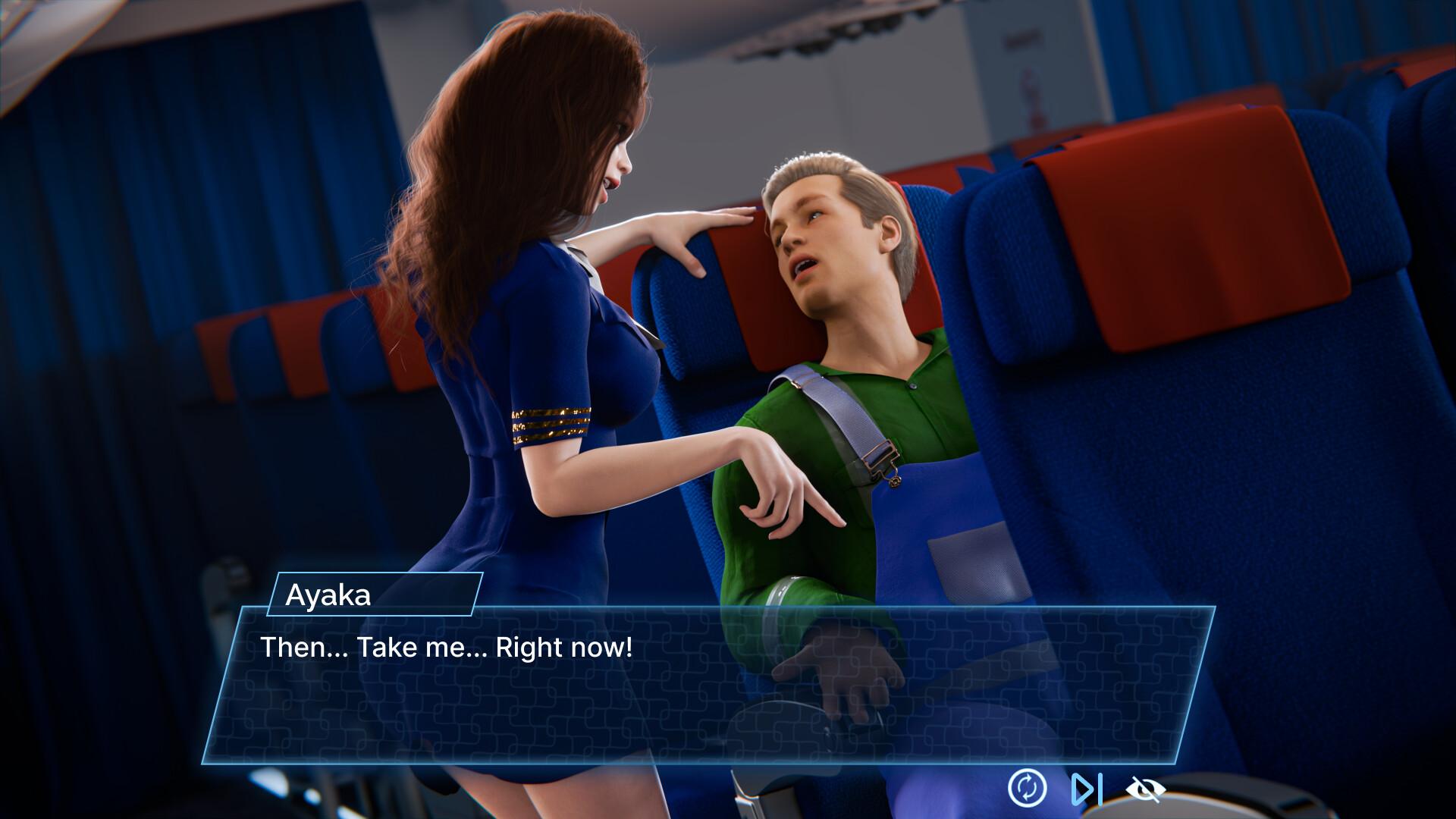Image resolution: width=1456 pixels, height=819 pixels.
Task: Toggle UI visibility with the eye-slash button
Action: tap(1147, 789)
